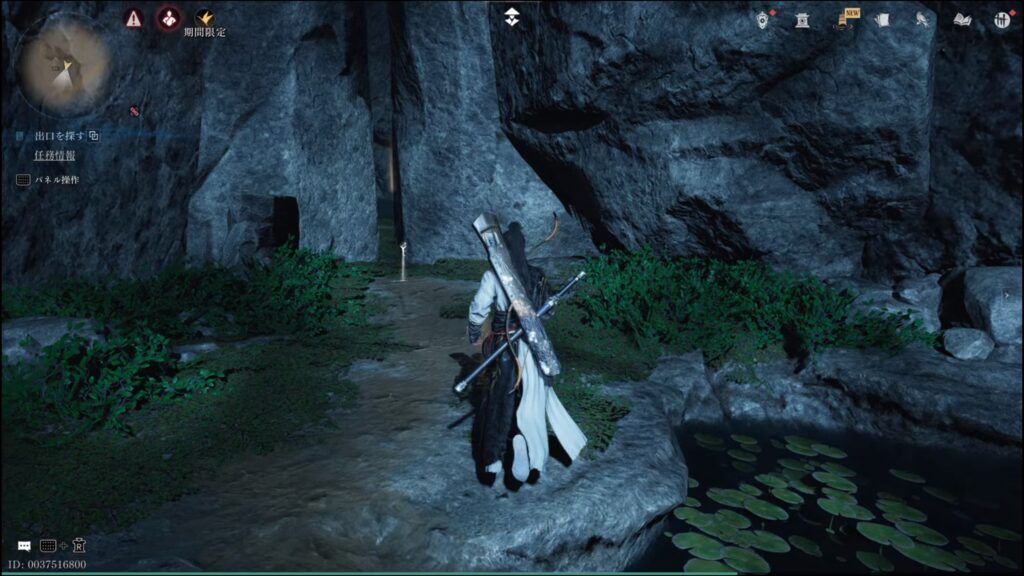Open the round menu icon with red dot
Viewport: 1024px width, 576px height.
pos(1002,19)
